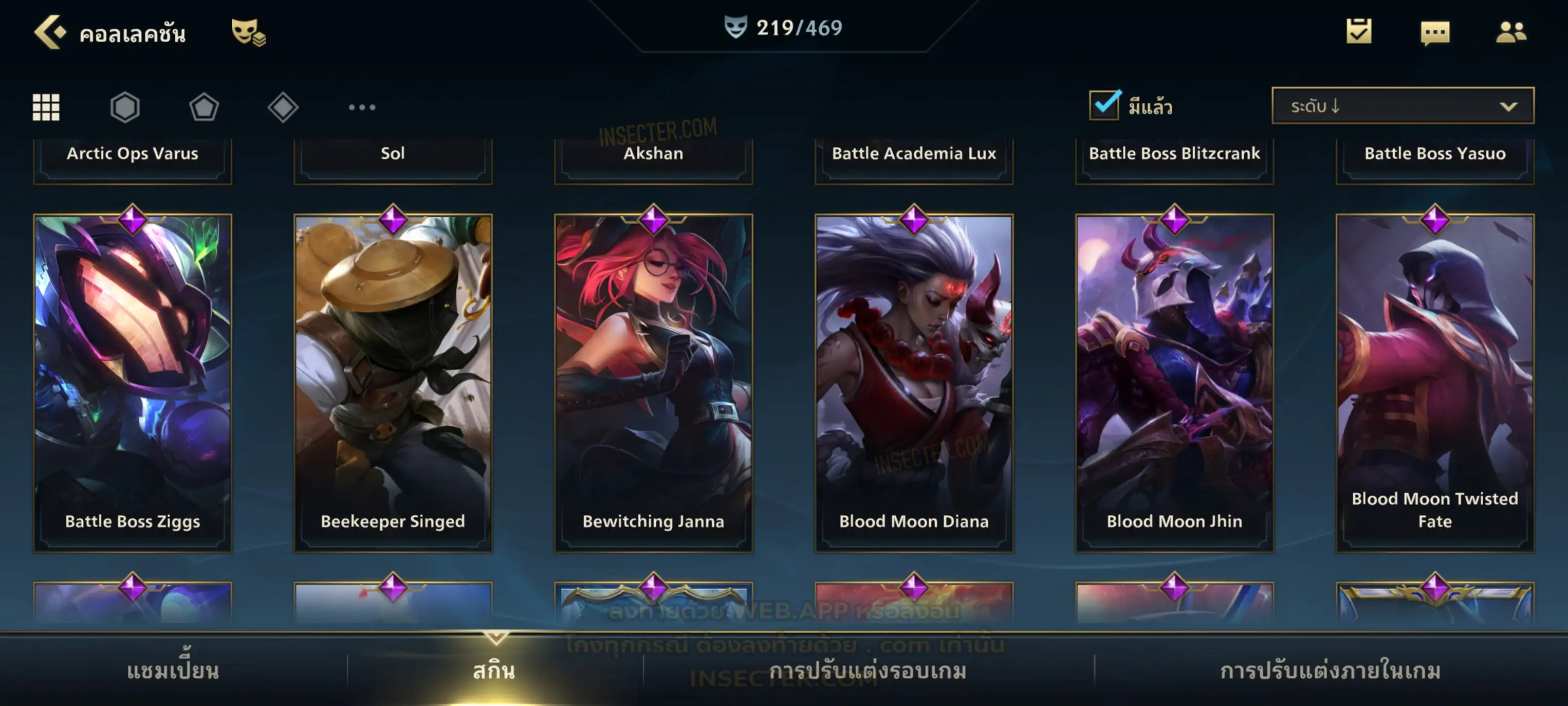The height and width of the screenshot is (706, 1568).
Task: Select the all-skins grid filter
Action: tap(46, 107)
